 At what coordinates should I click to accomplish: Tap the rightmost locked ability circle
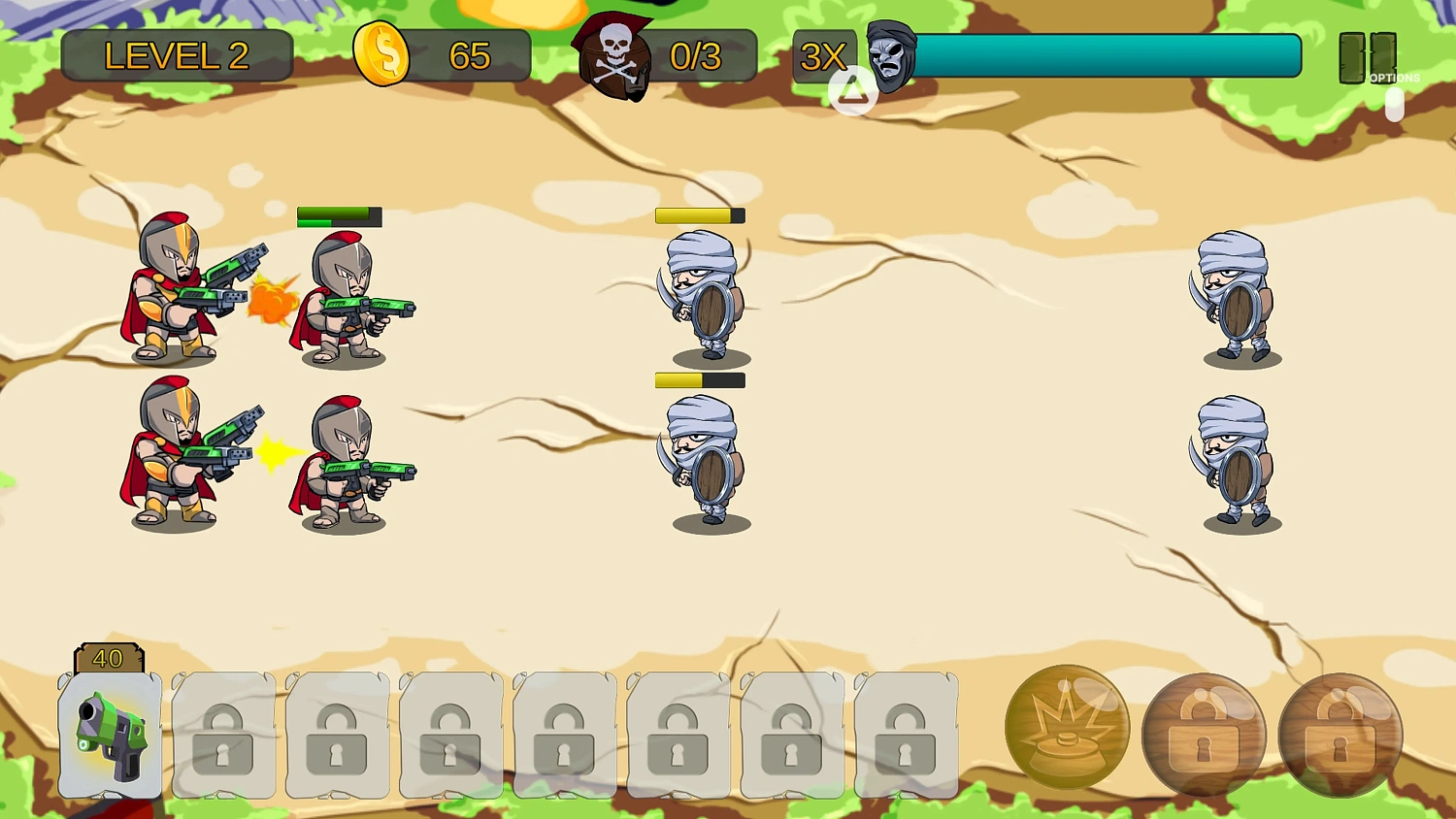(1341, 736)
